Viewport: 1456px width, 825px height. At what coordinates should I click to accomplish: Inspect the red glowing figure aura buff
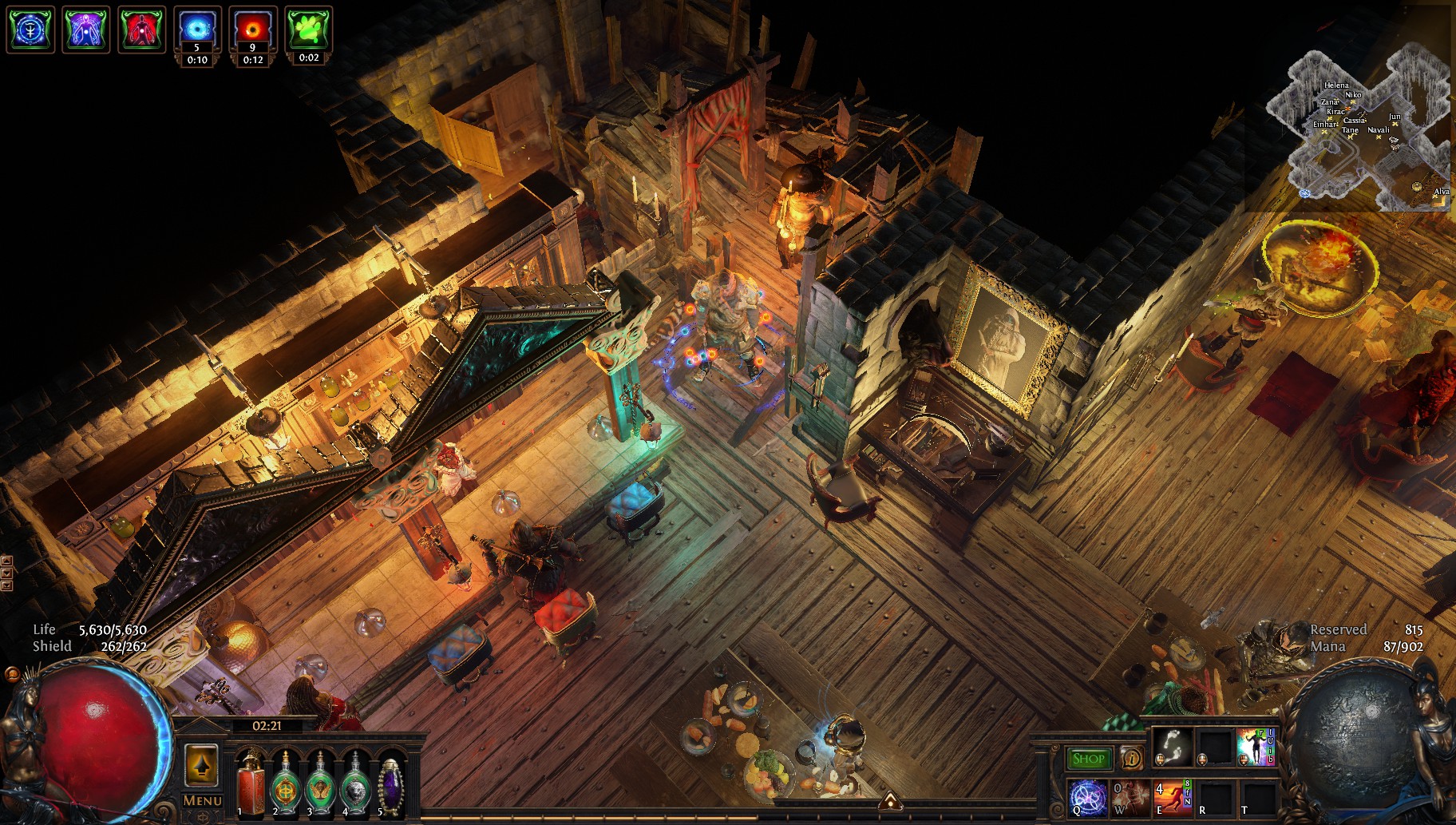[142, 30]
